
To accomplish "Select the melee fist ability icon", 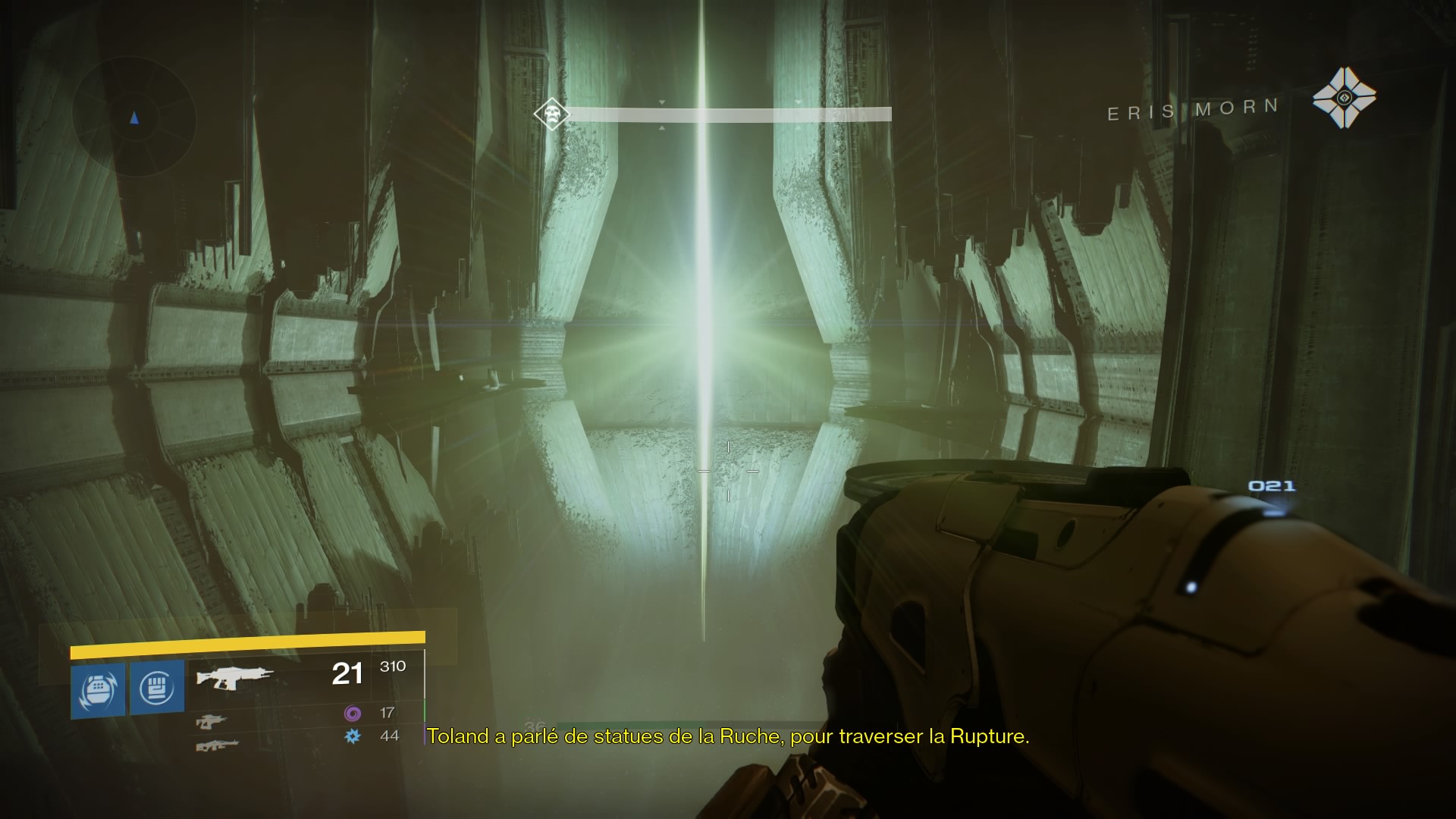I will pos(157,687).
